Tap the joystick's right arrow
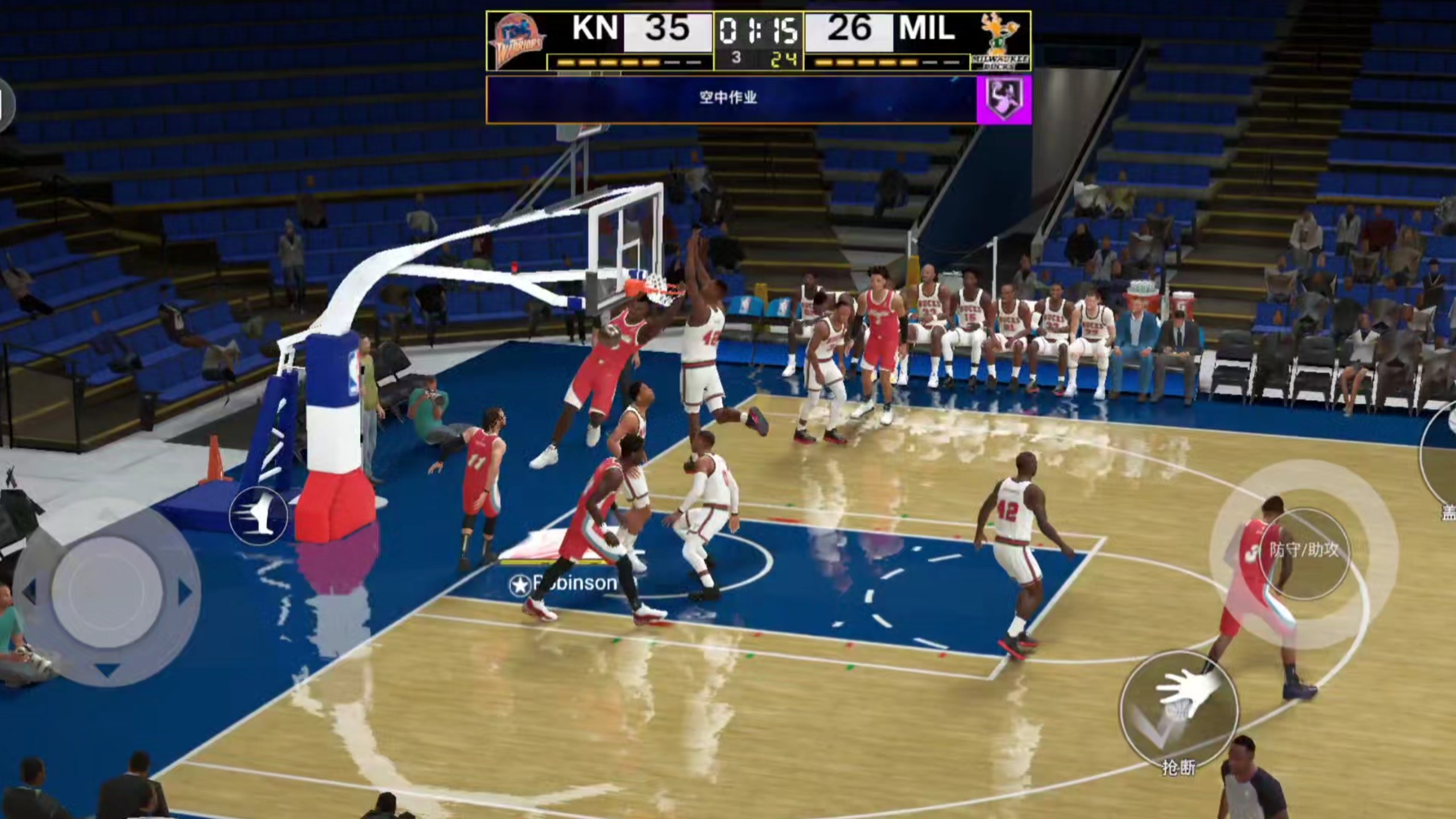The width and height of the screenshot is (1456, 819). click(x=184, y=593)
